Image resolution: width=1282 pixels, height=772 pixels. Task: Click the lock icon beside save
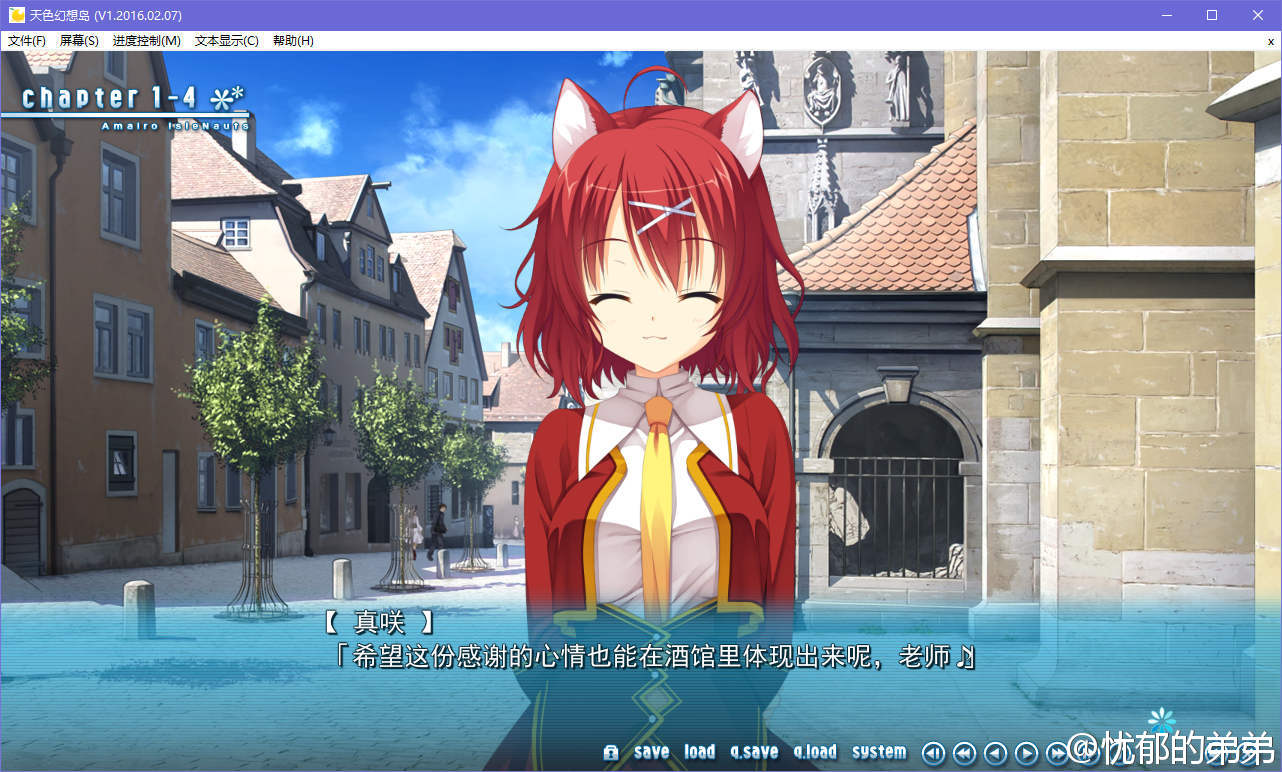pos(611,753)
